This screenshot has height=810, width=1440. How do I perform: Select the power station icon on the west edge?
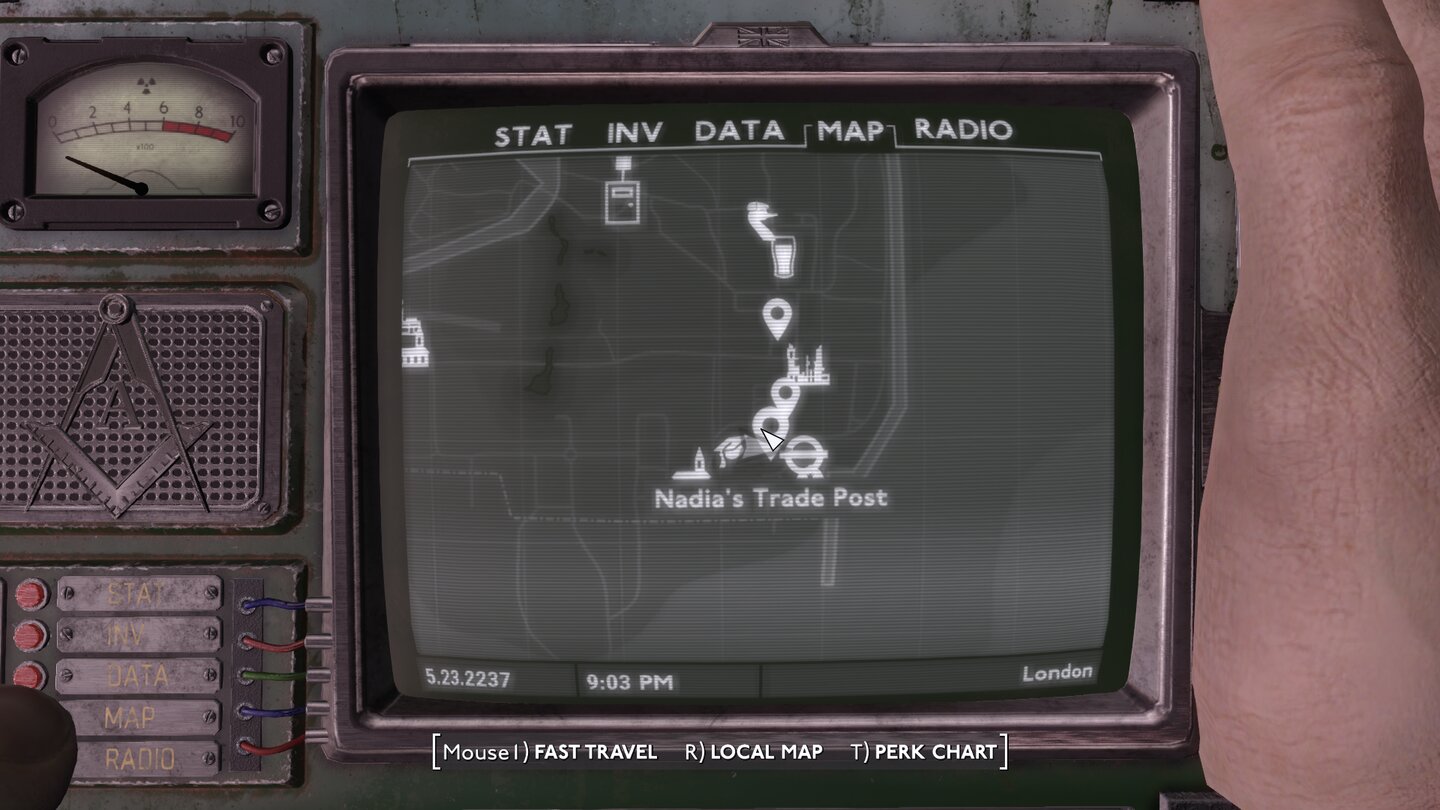(415, 340)
